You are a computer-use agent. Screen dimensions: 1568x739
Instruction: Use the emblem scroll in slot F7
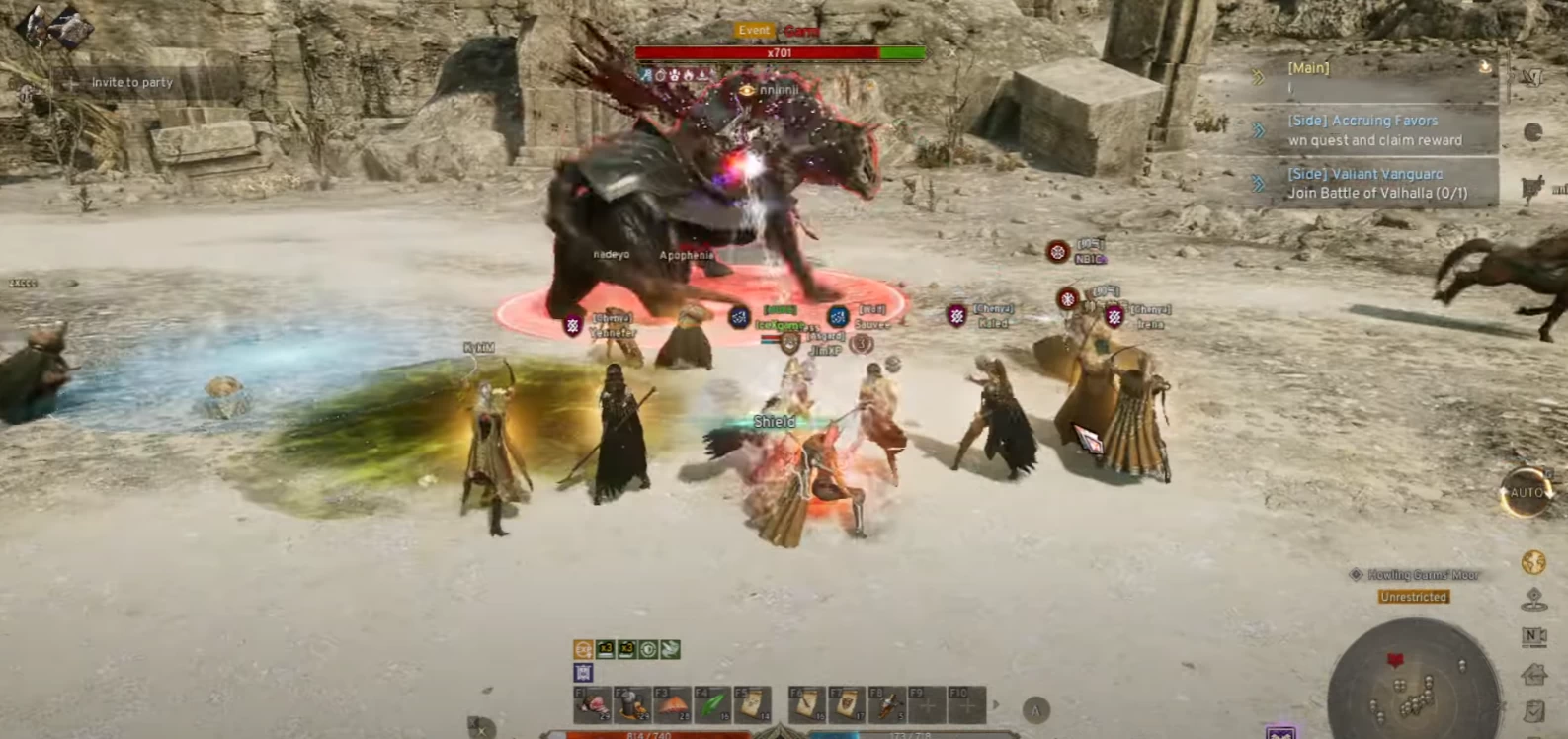point(847,705)
